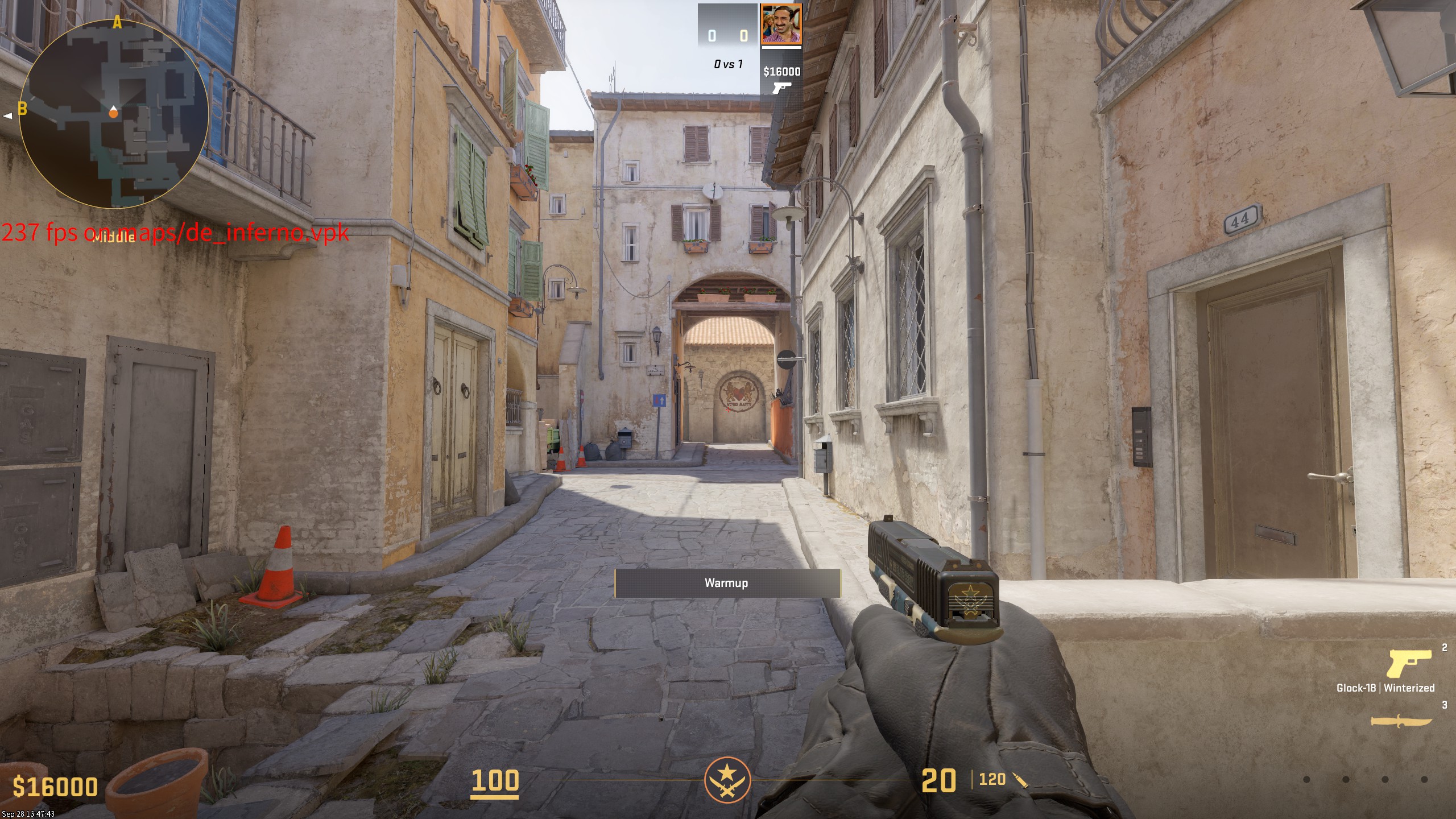Screen dimensions: 1456x819
Task: Open the player avatar portrait
Action: [781, 24]
